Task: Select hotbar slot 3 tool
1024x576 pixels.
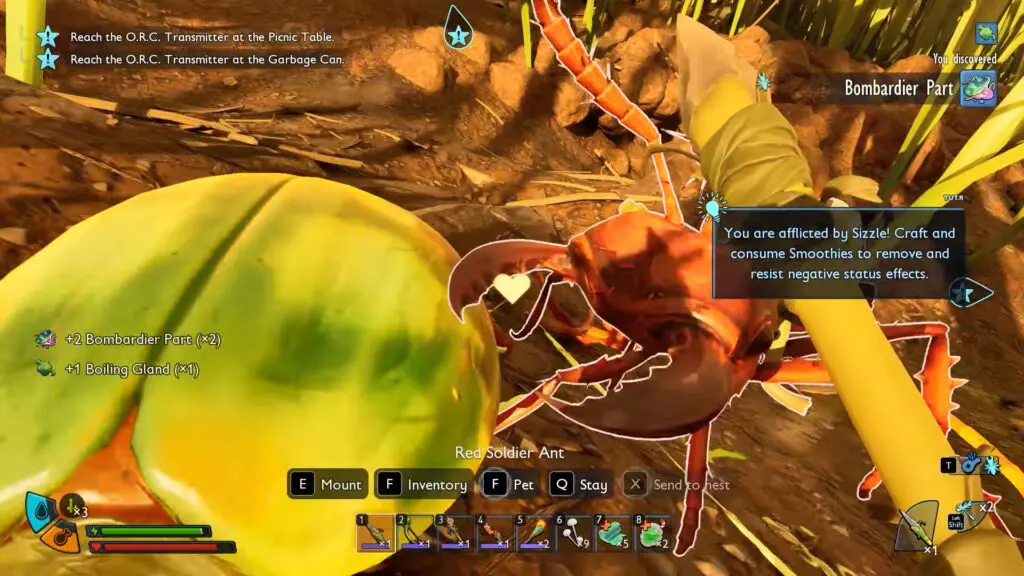Action: click(453, 533)
